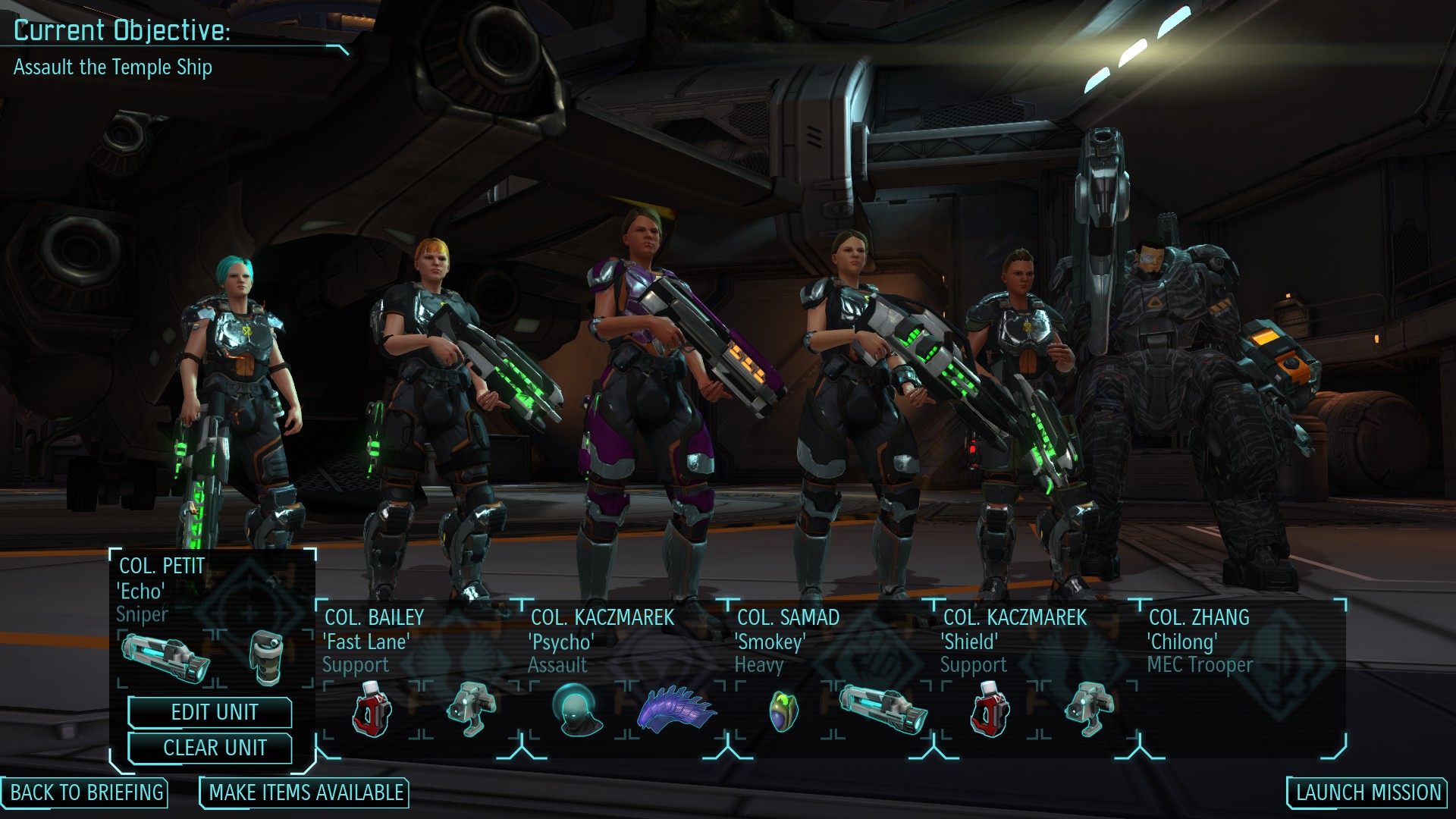
Task: Launch the Temple Ship mission
Action: [x=1368, y=792]
